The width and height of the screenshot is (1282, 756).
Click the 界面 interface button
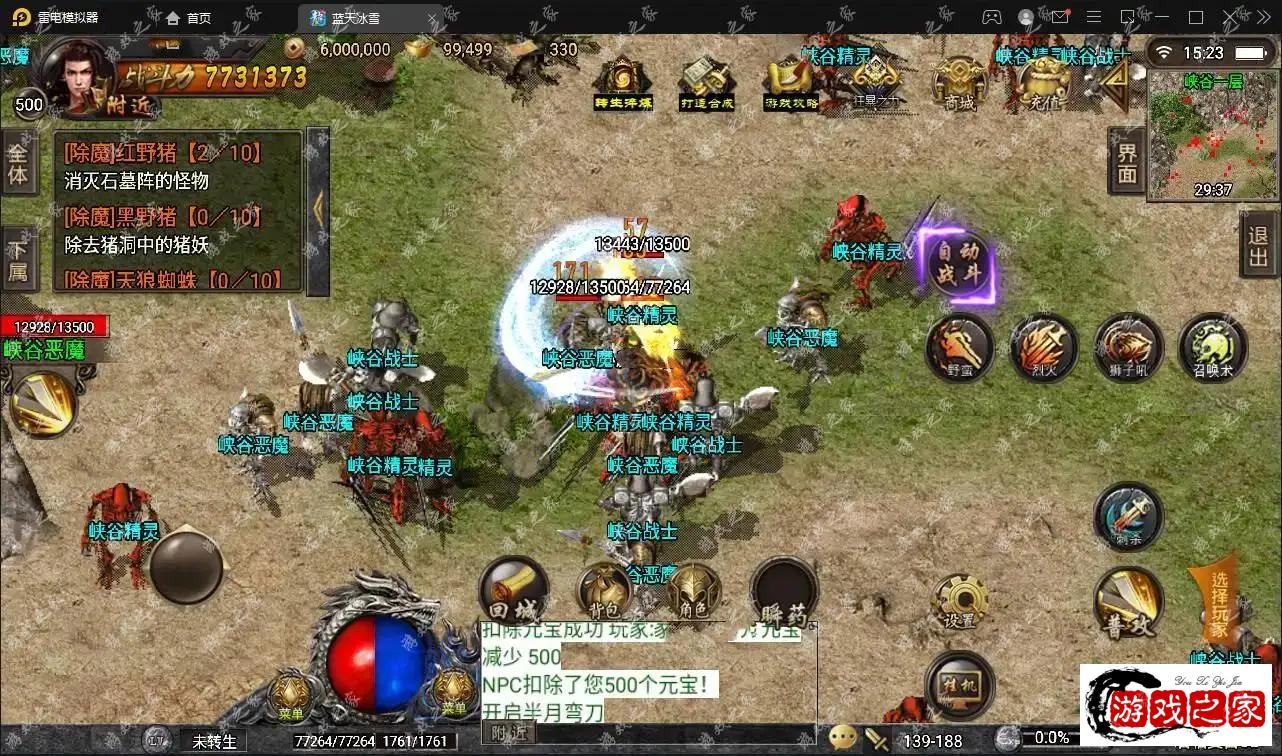[x=1127, y=162]
